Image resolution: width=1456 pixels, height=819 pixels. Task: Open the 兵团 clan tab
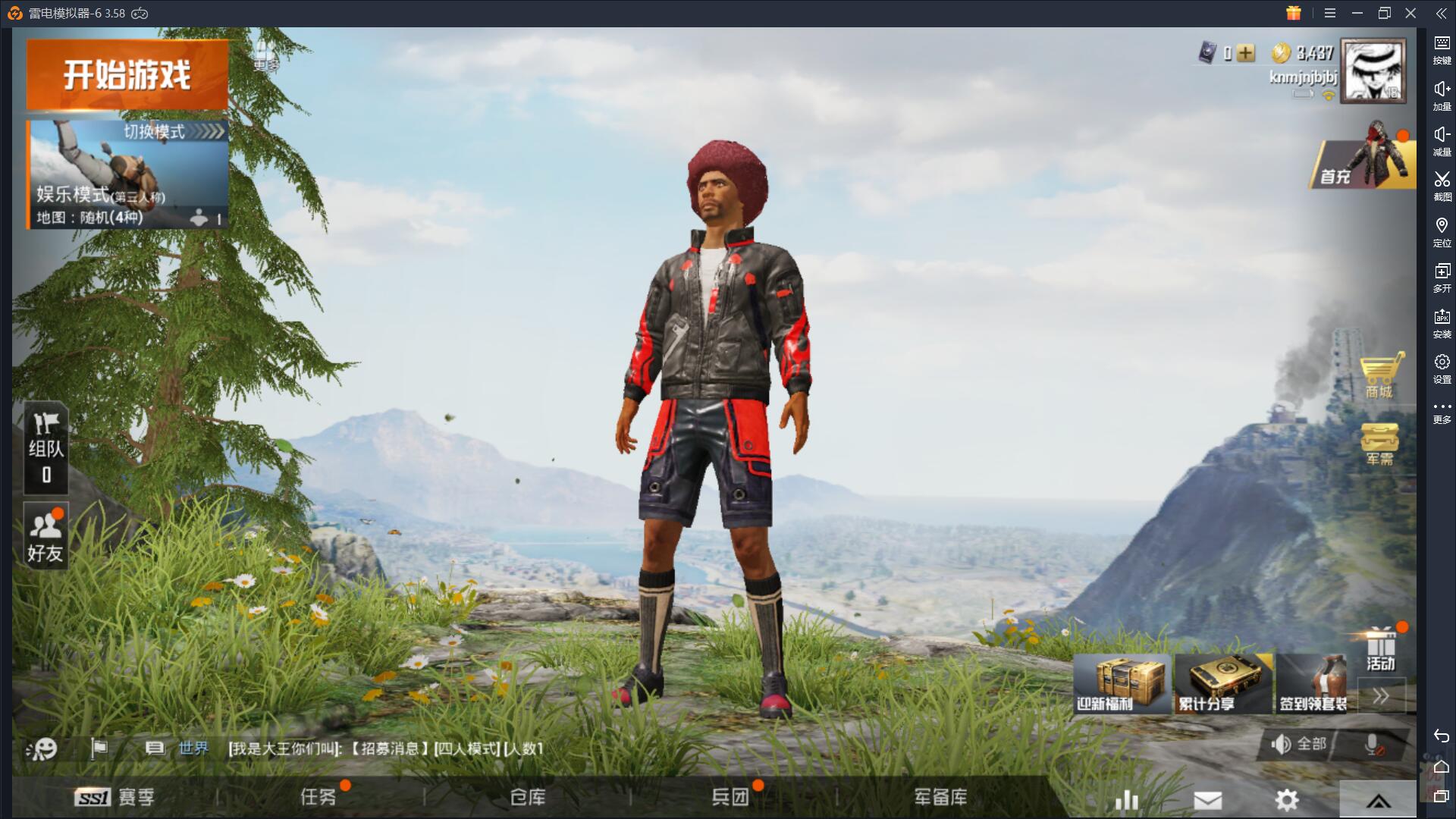pos(730,797)
